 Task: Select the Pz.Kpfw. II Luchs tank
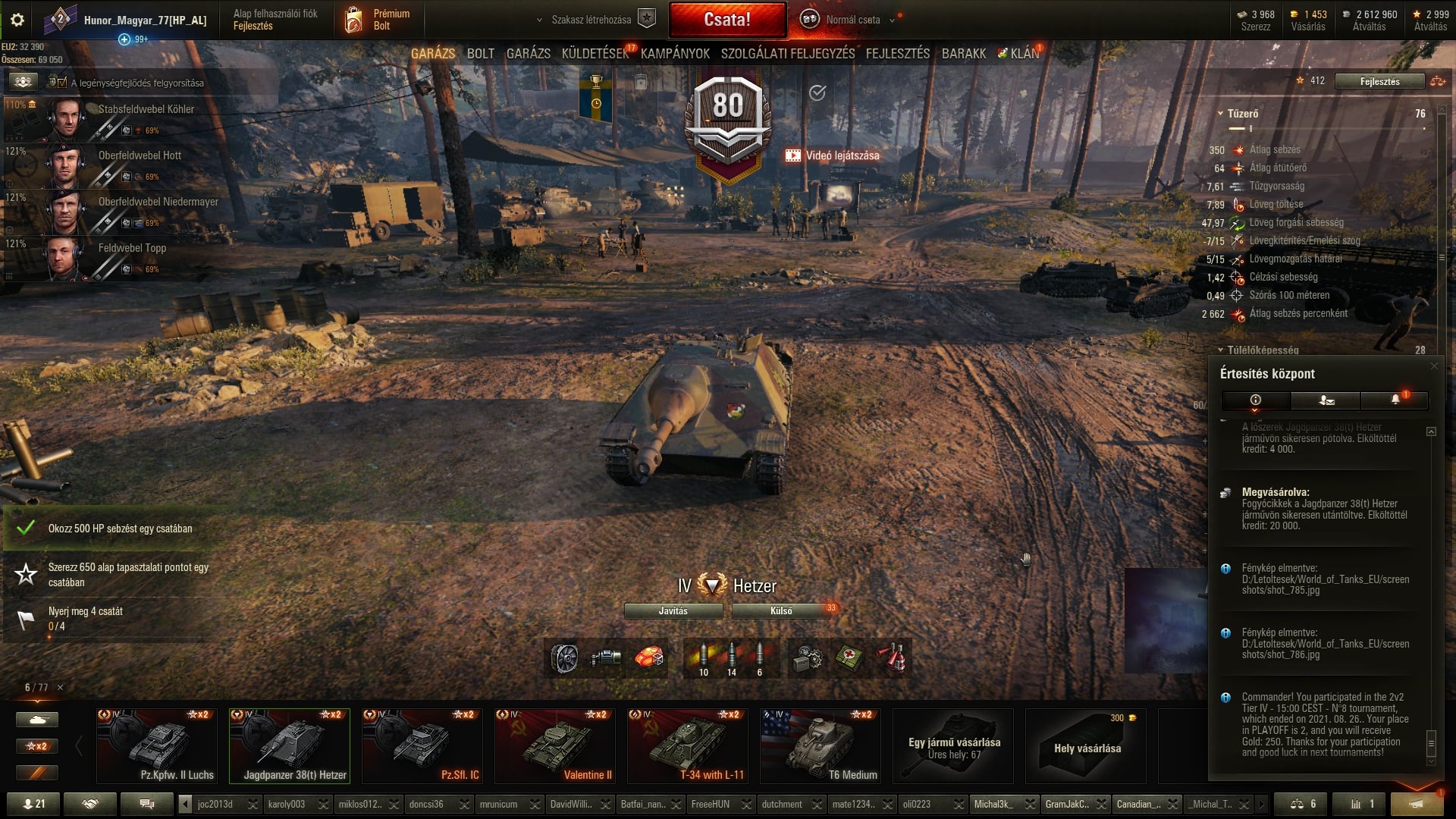(x=157, y=746)
